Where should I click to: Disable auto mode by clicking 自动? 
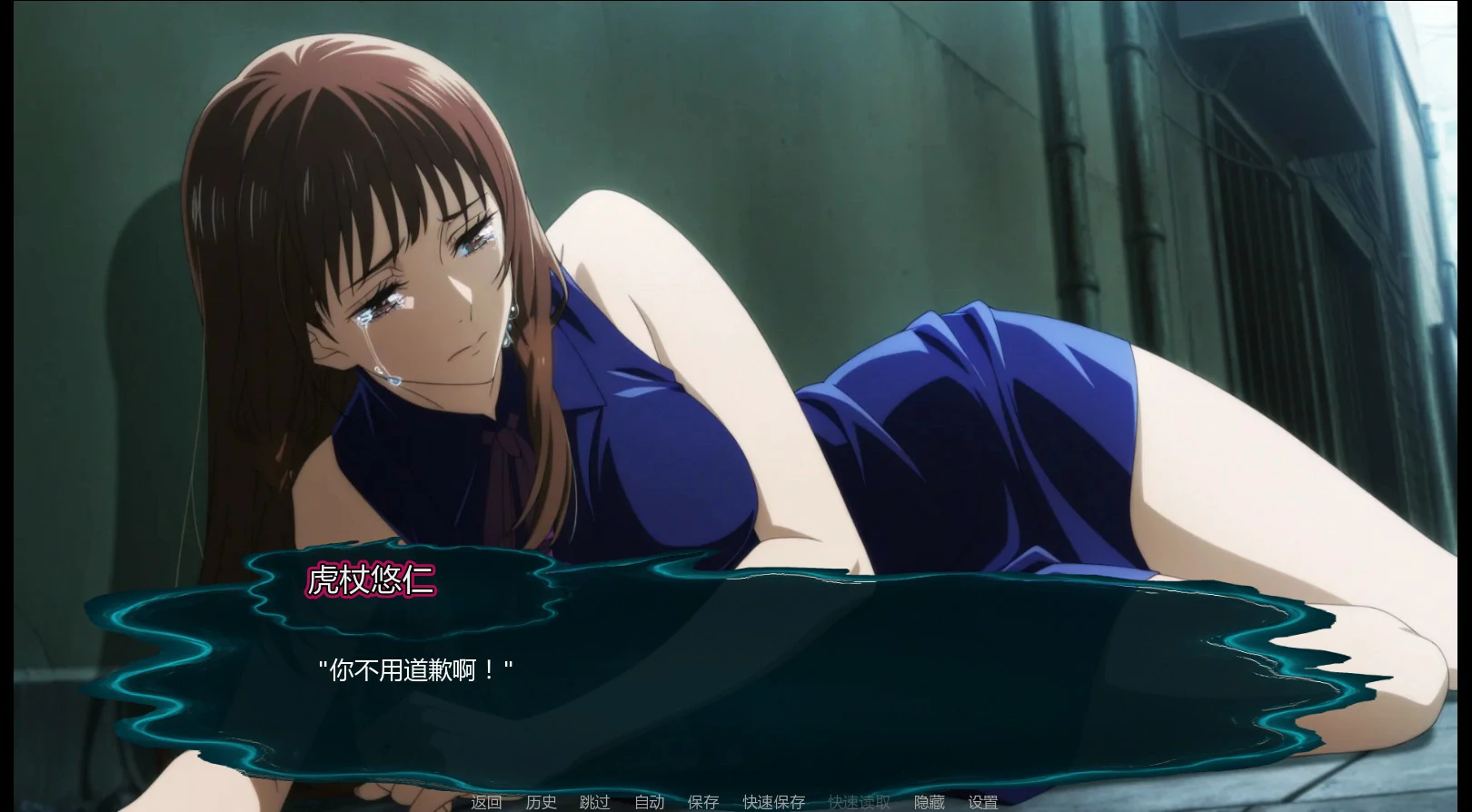coord(649,803)
